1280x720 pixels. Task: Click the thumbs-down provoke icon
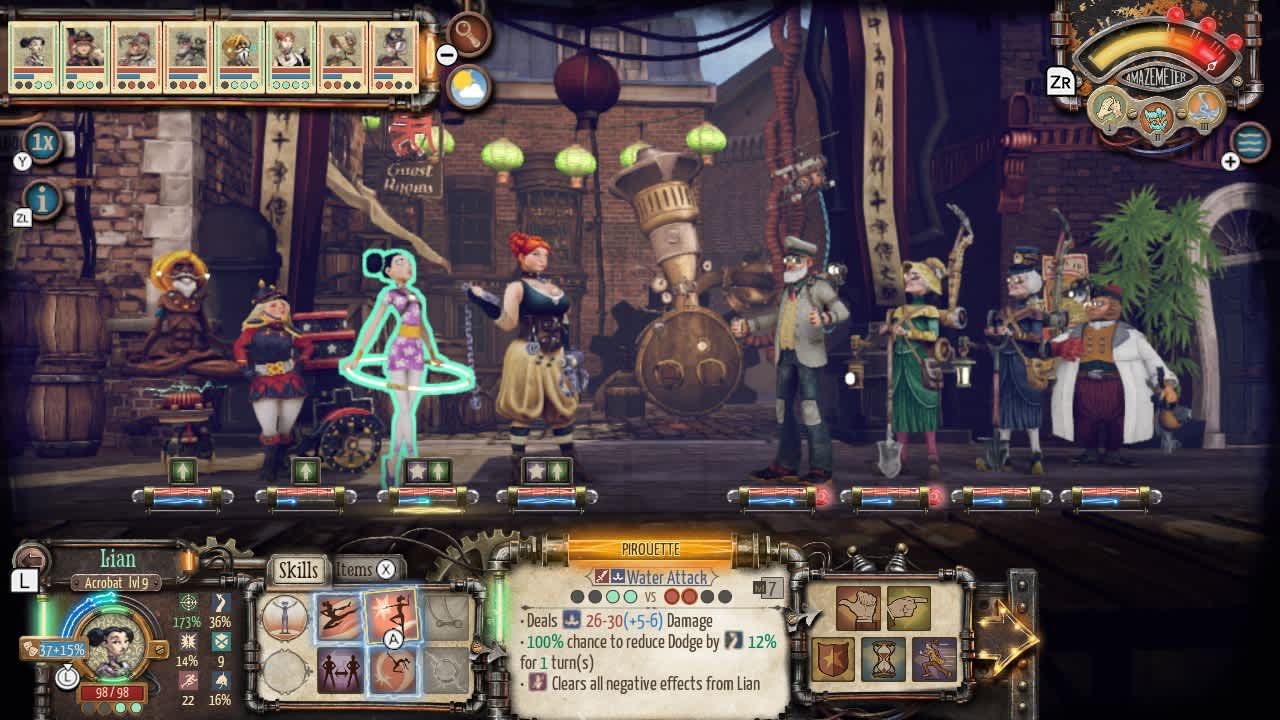point(857,607)
